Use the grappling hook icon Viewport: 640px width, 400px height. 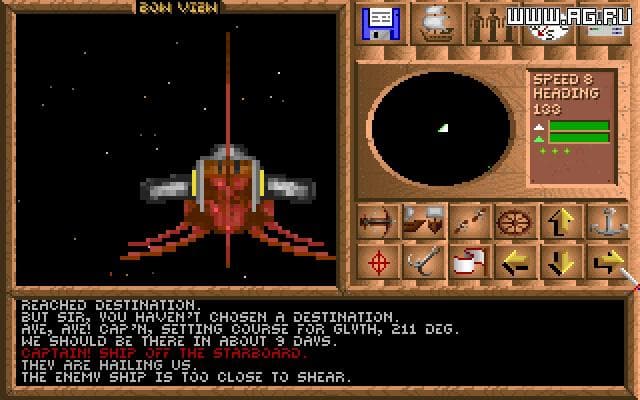click(423, 263)
